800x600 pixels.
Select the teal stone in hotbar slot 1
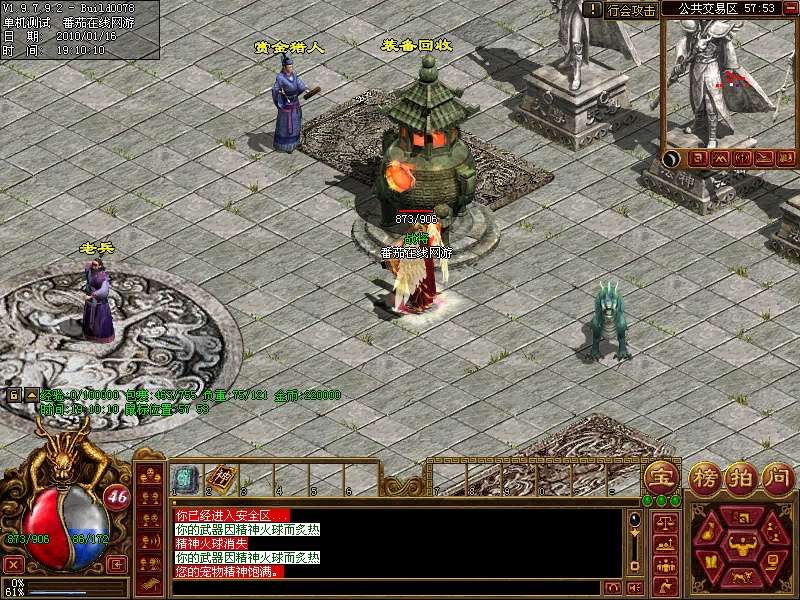184,479
